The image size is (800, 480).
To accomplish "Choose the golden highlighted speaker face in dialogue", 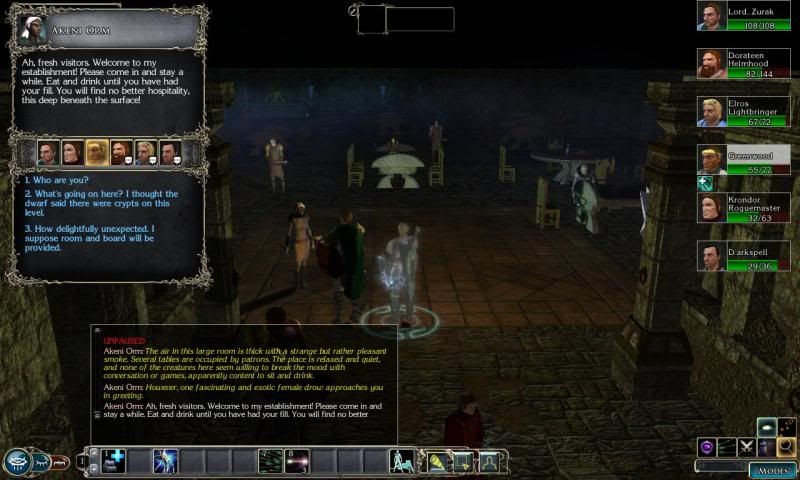I will click(x=96, y=152).
